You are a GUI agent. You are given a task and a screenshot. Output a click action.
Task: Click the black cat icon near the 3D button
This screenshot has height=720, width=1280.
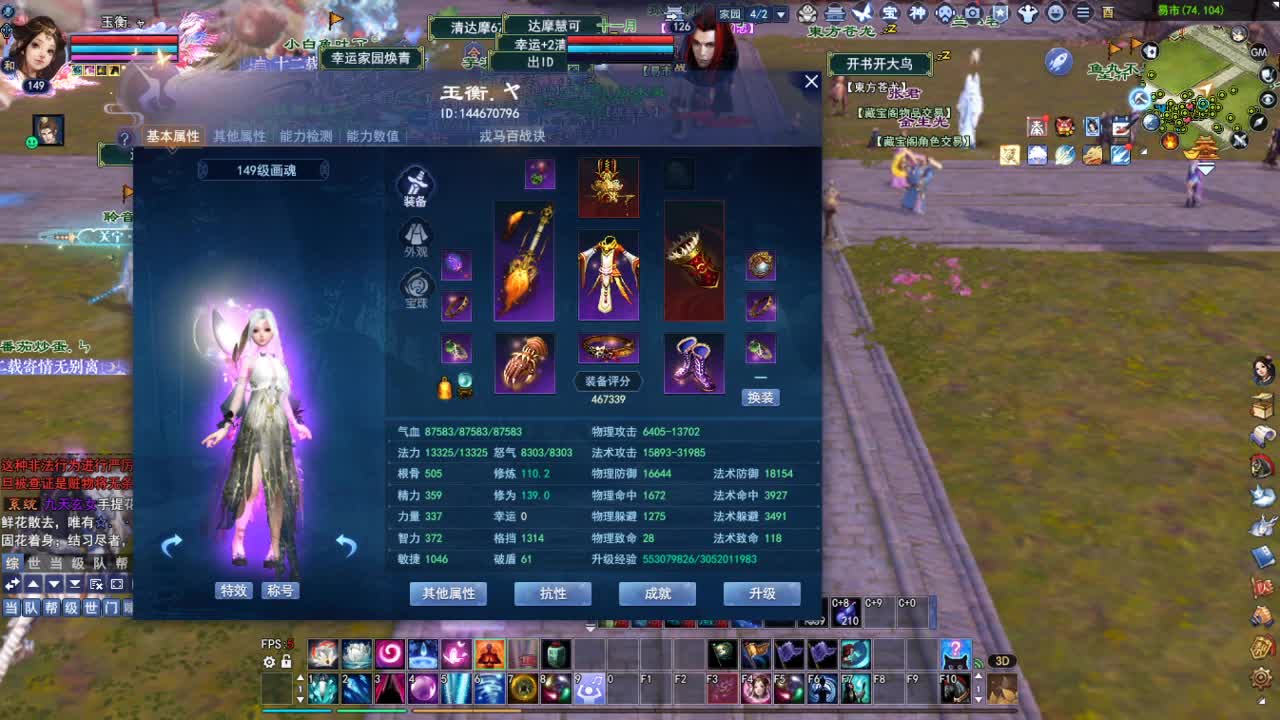pos(956,654)
